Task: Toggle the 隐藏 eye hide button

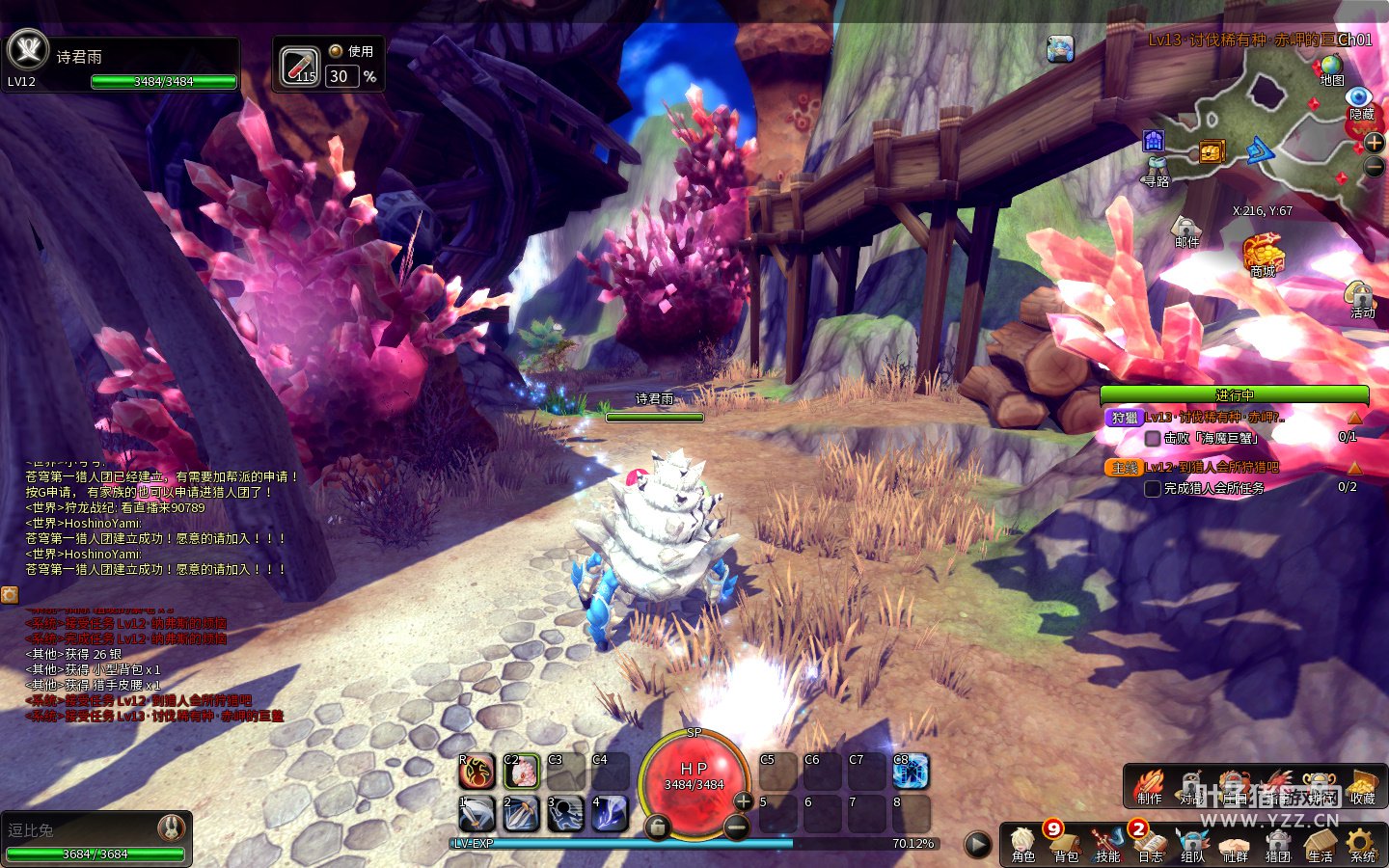Action: [x=1360, y=99]
